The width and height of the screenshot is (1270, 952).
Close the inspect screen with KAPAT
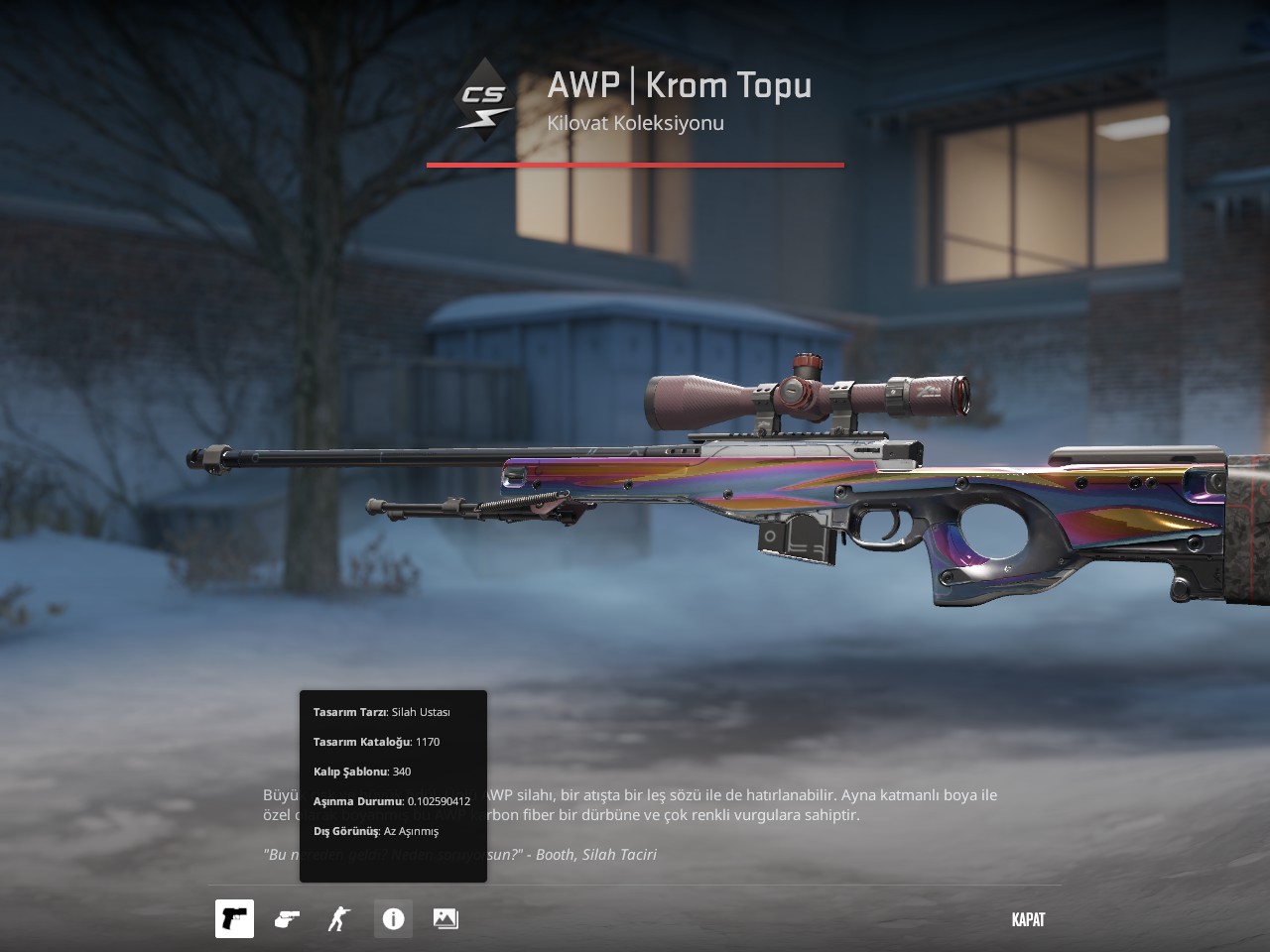tap(1028, 919)
